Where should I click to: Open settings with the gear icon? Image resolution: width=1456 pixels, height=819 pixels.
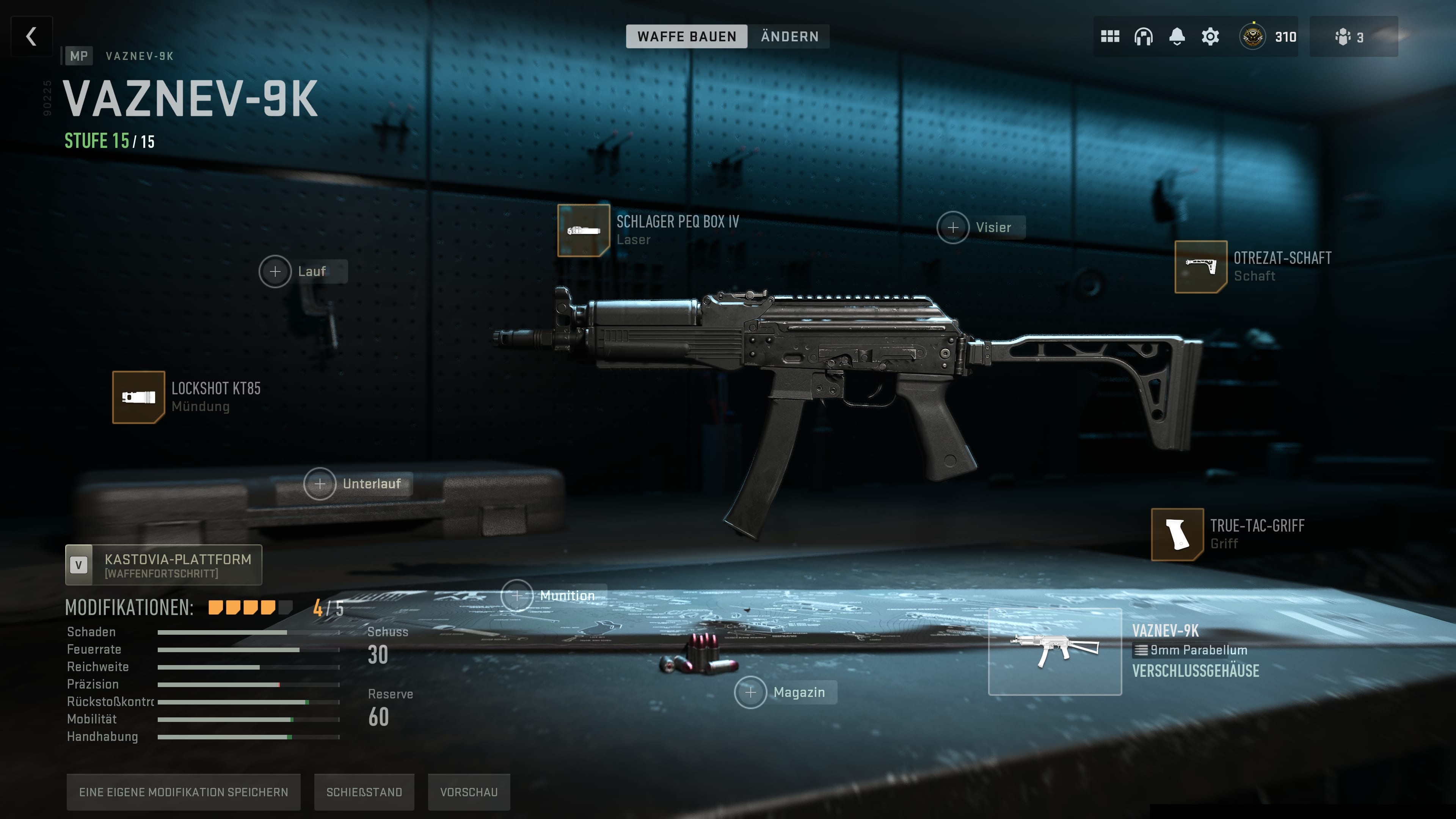[x=1210, y=37]
